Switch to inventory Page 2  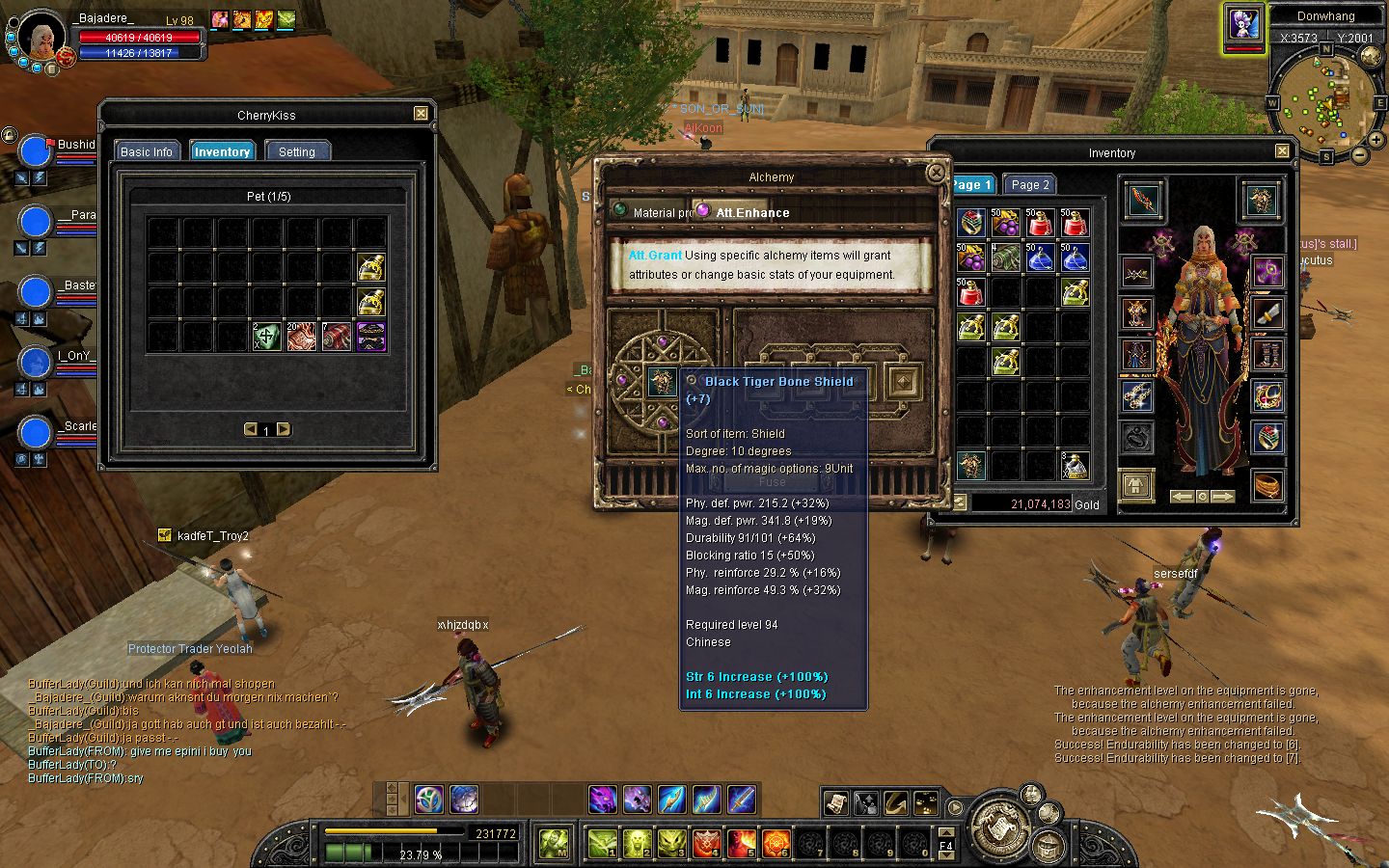(x=1030, y=184)
